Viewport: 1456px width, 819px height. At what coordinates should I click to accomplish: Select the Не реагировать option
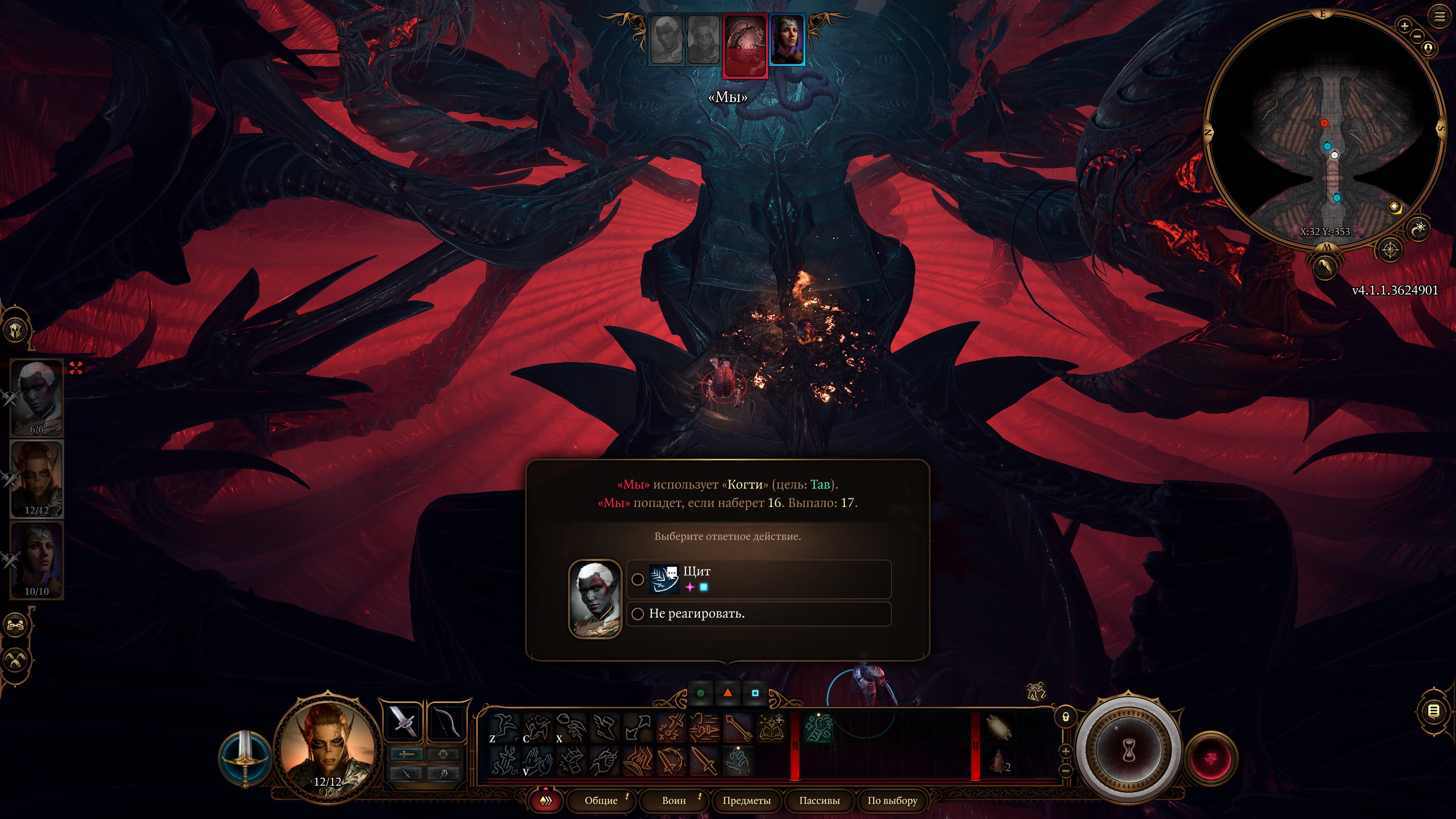(758, 614)
